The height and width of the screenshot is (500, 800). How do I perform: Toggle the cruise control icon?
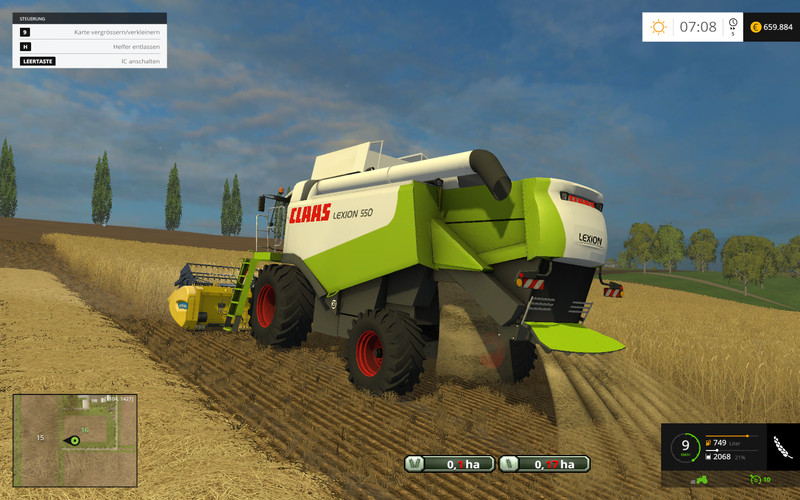[756, 480]
